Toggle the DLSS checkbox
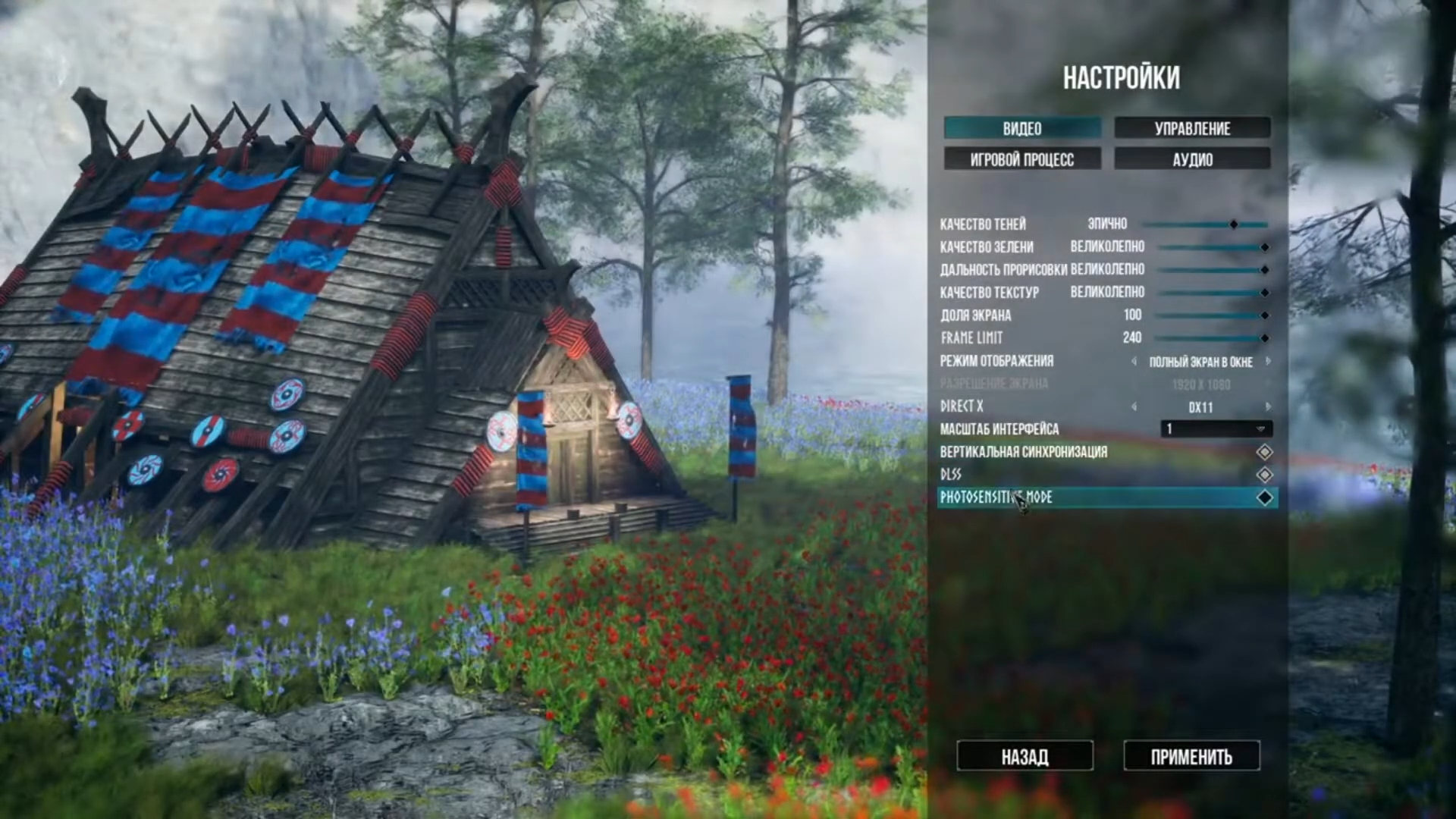 1264,475
